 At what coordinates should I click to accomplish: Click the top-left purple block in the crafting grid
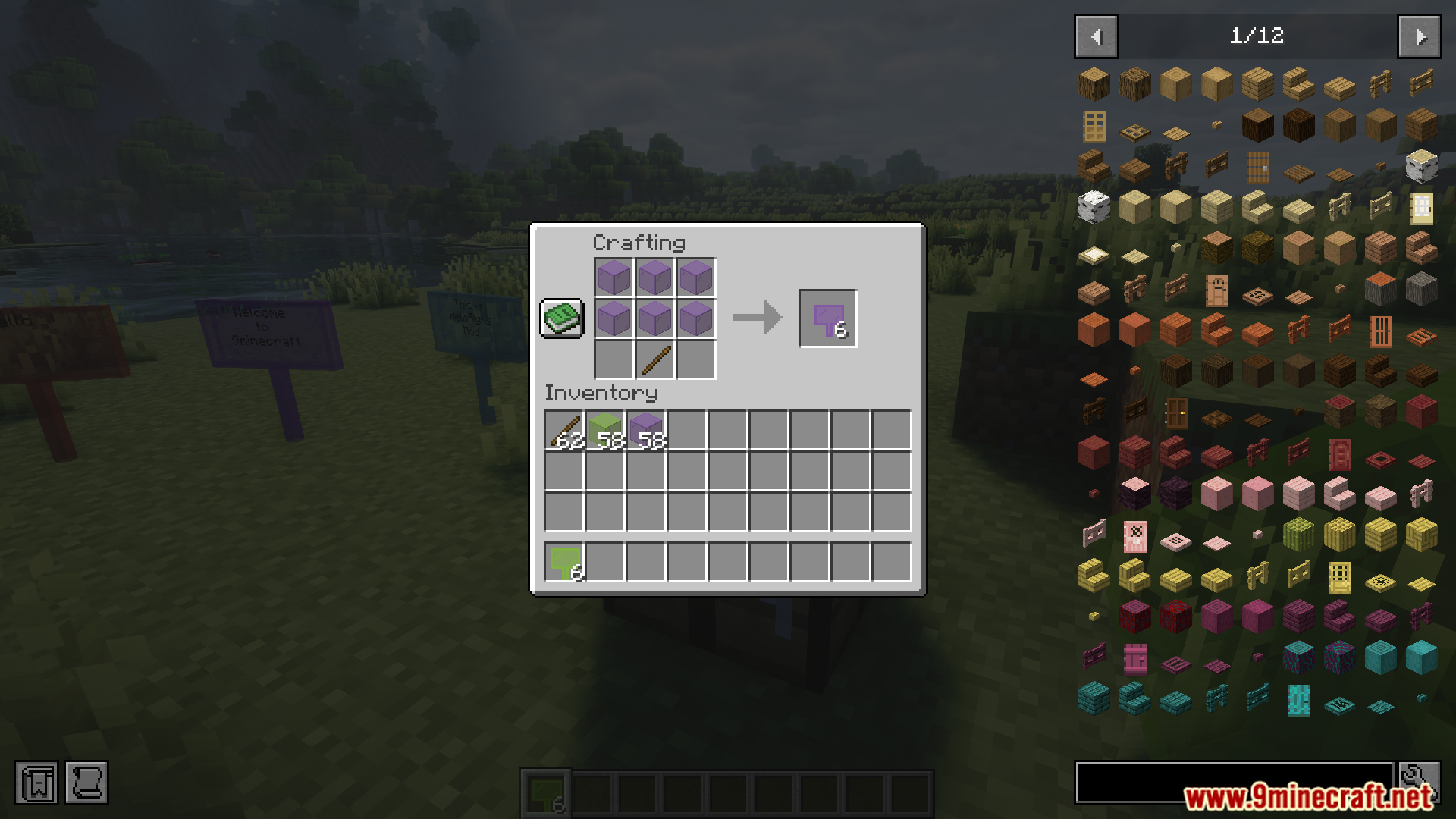pyautogui.click(x=613, y=277)
